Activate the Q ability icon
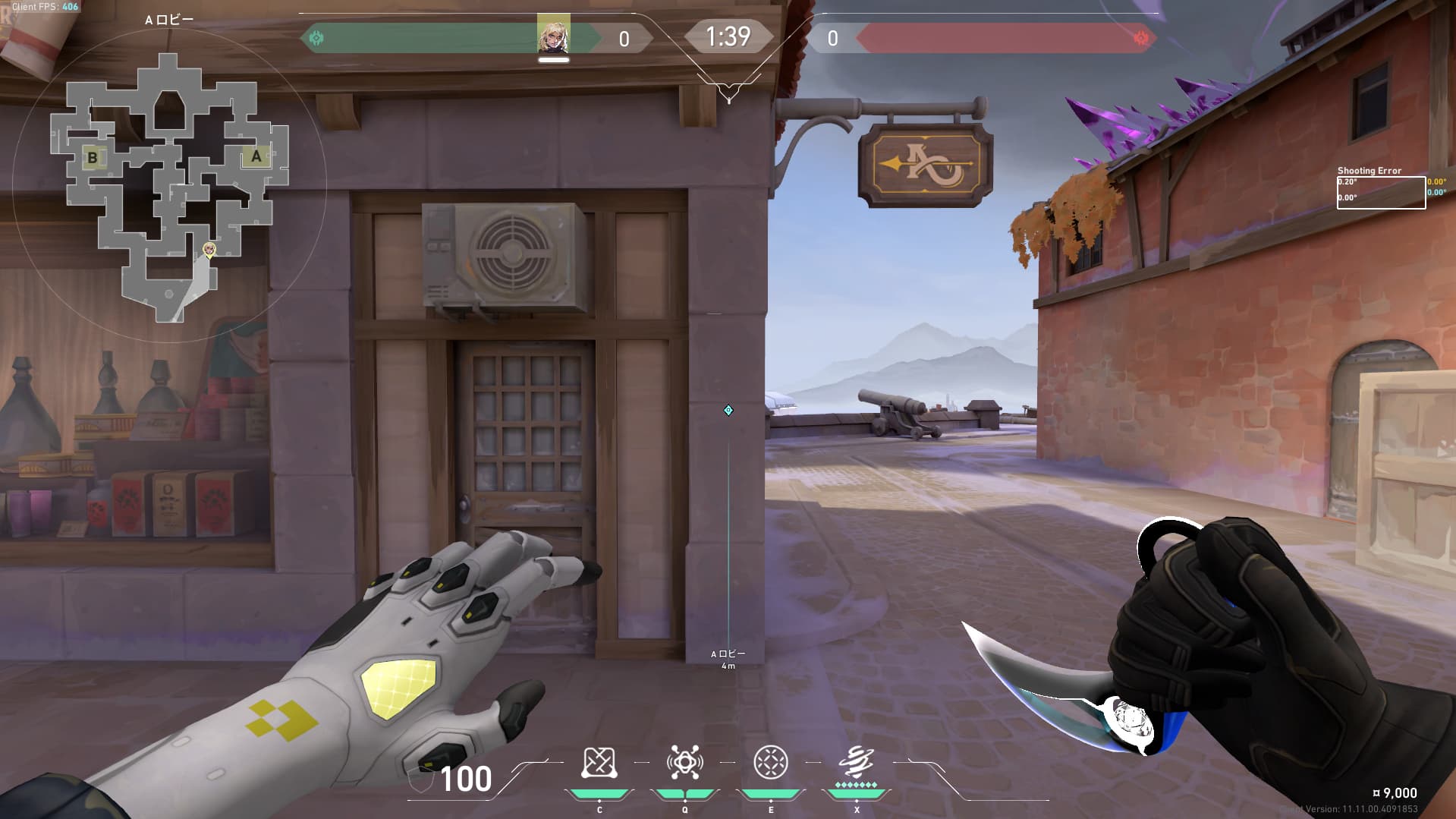Image resolution: width=1456 pixels, height=819 pixels. click(684, 763)
